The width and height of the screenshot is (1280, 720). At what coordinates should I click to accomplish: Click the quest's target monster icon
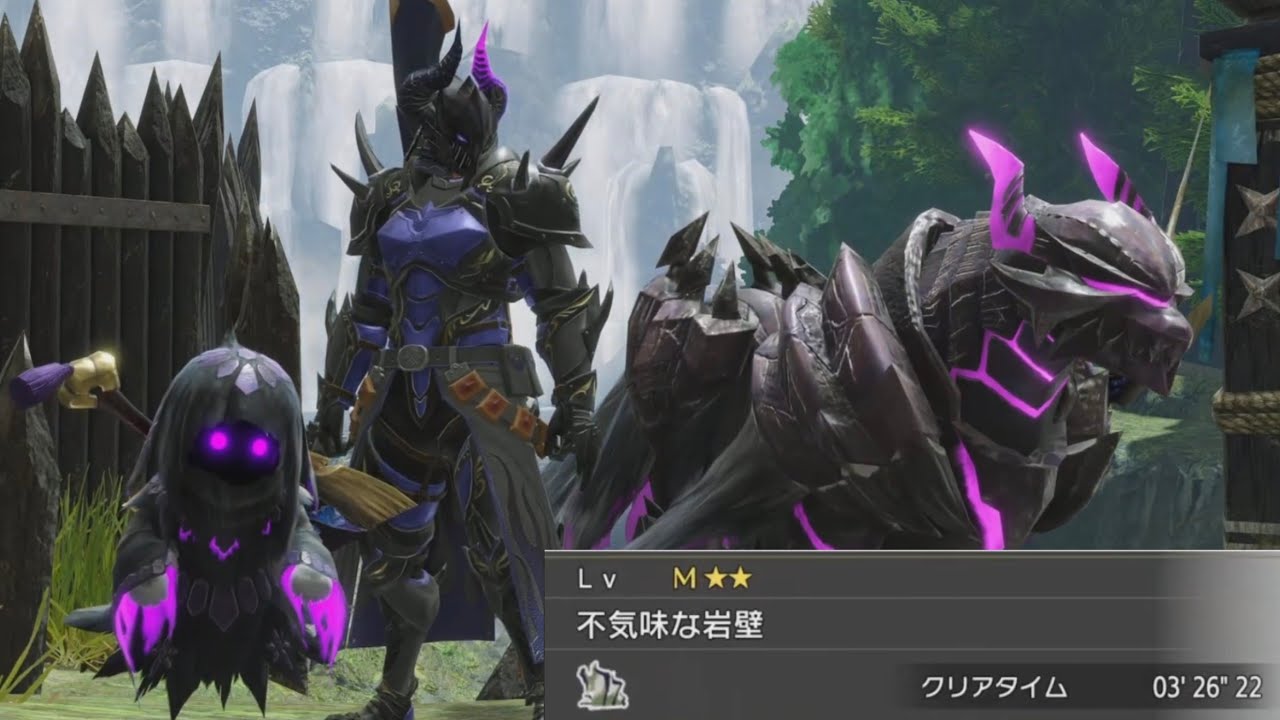point(602,685)
